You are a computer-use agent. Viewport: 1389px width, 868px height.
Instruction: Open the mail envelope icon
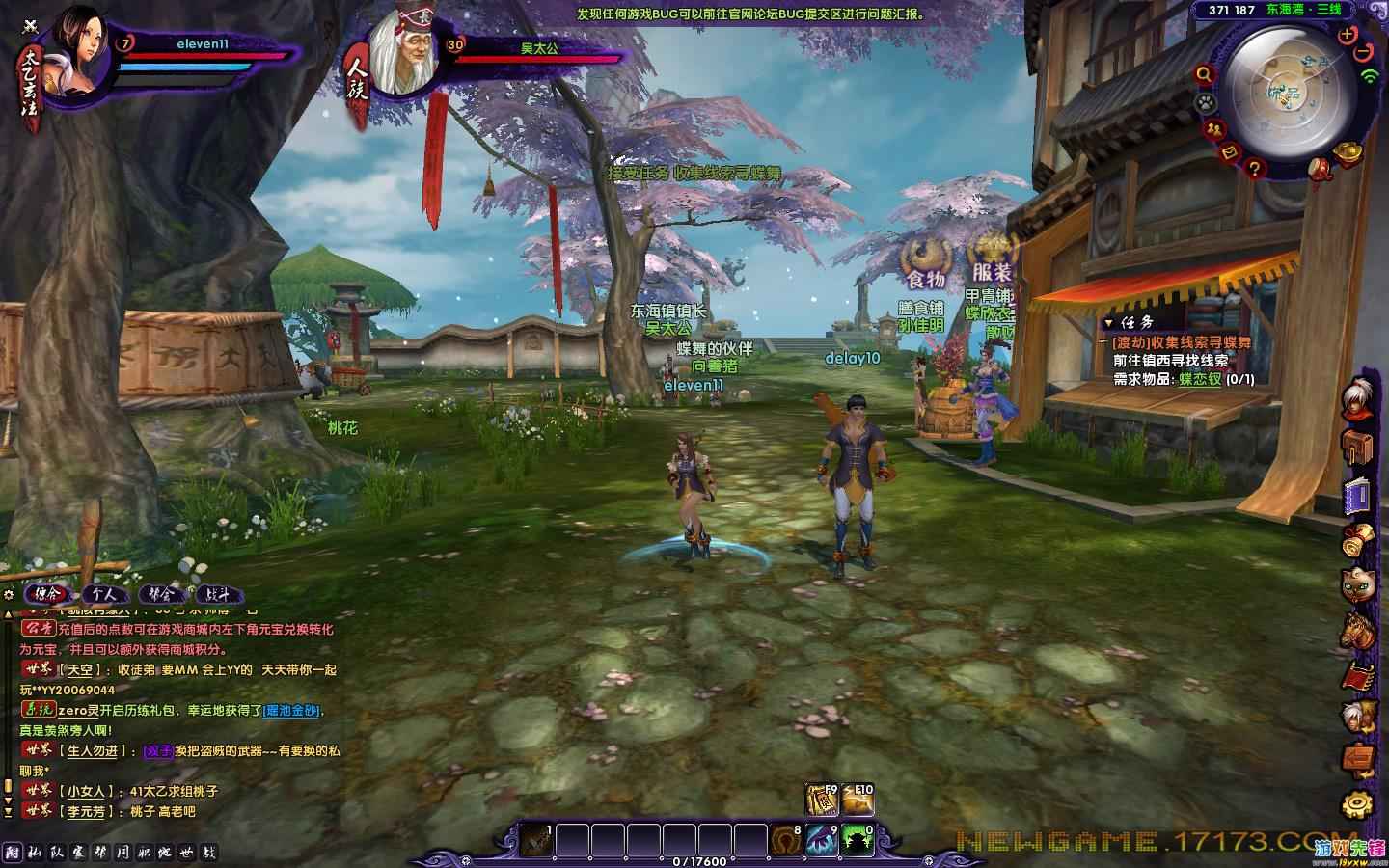1229,152
